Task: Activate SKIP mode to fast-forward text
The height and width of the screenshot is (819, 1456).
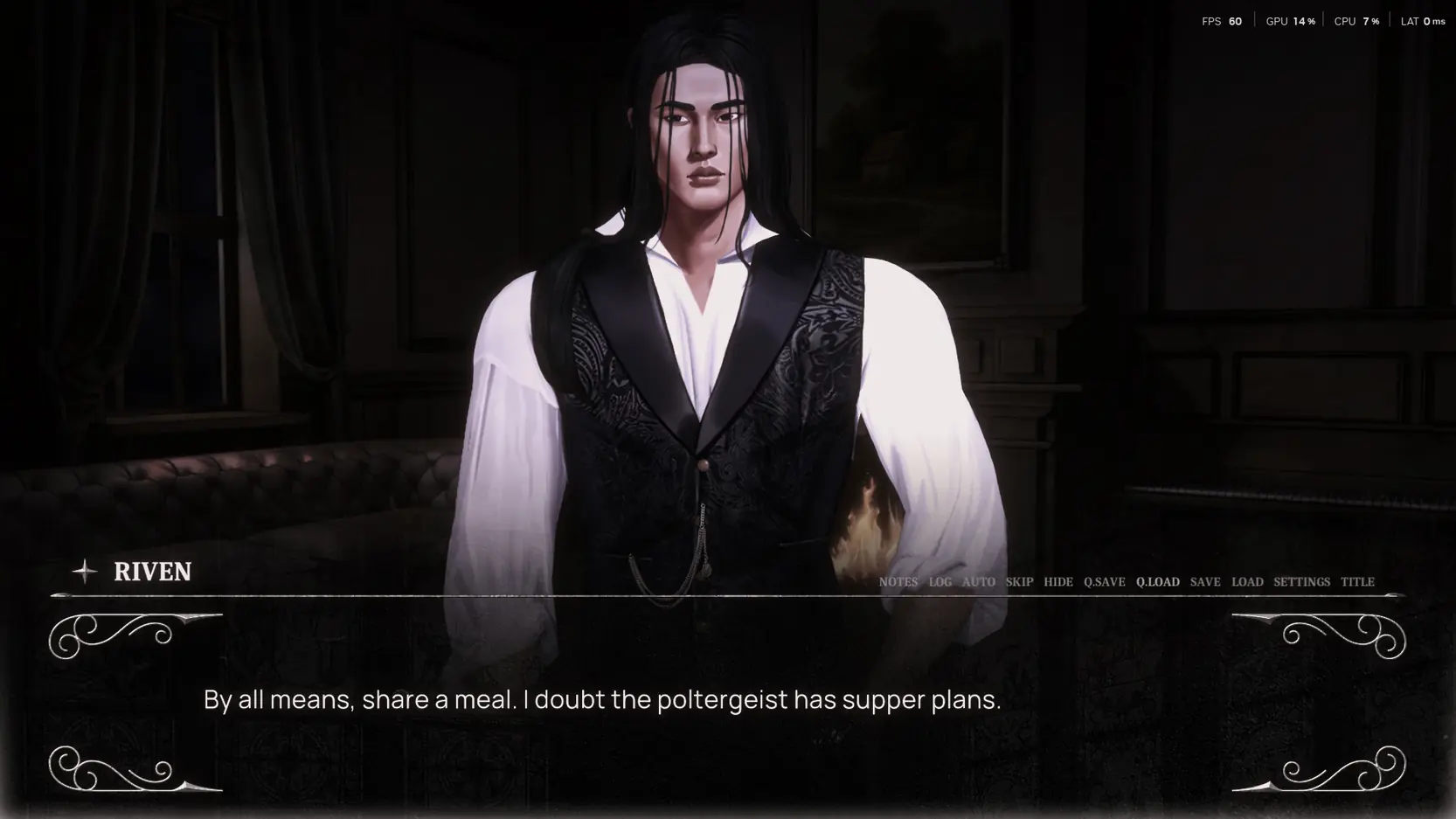Action: (x=1019, y=581)
